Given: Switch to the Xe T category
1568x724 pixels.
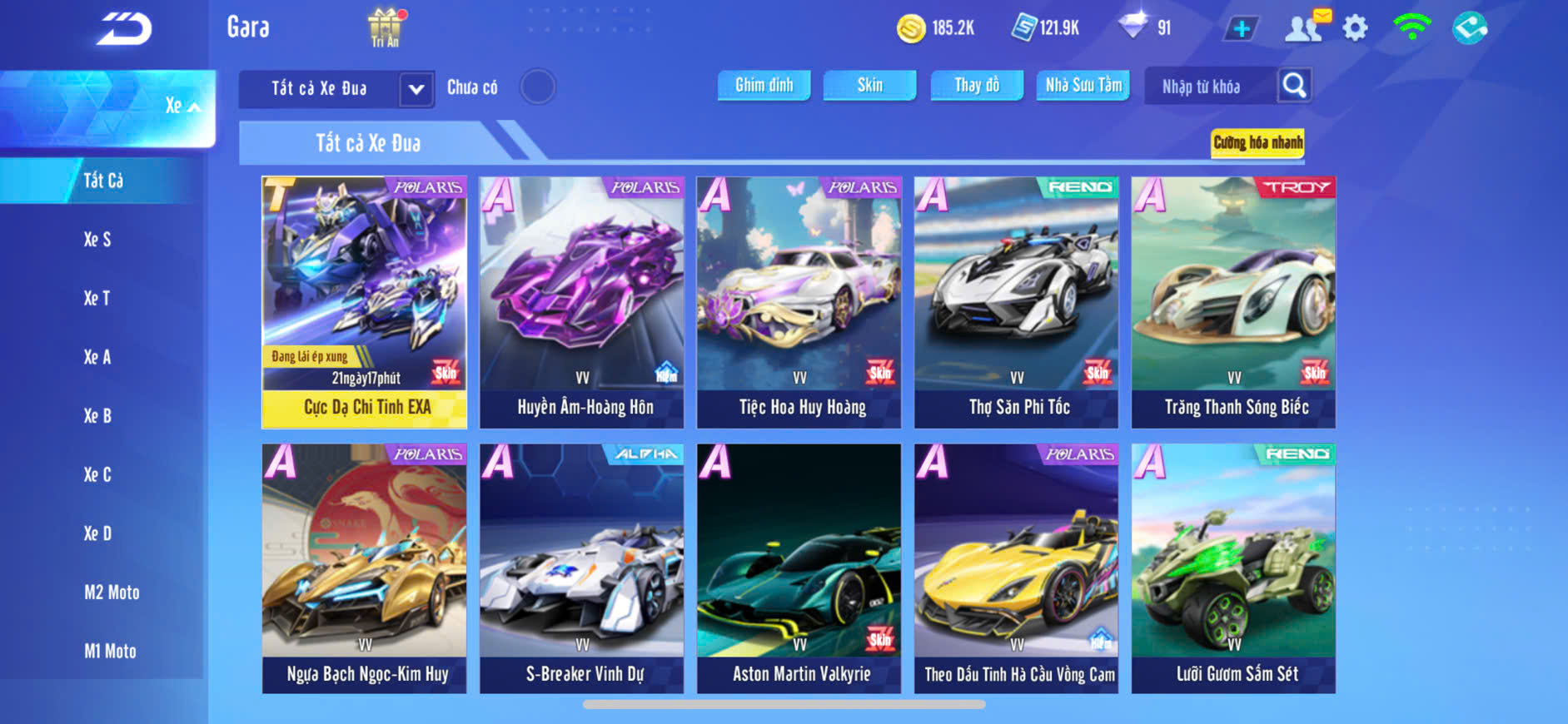Looking at the screenshot, I should (x=97, y=298).
